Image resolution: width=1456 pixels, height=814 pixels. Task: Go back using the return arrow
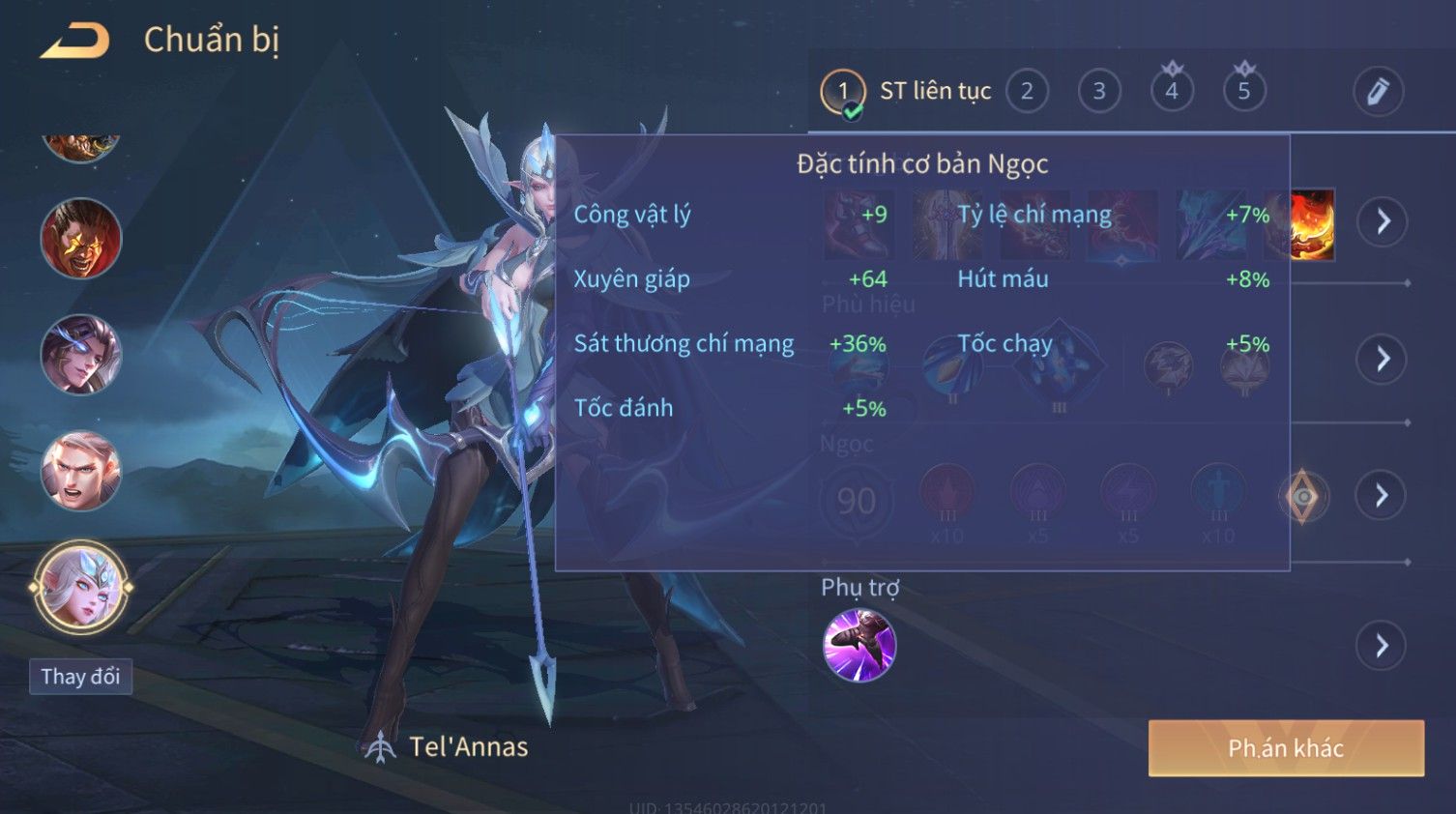[74, 41]
